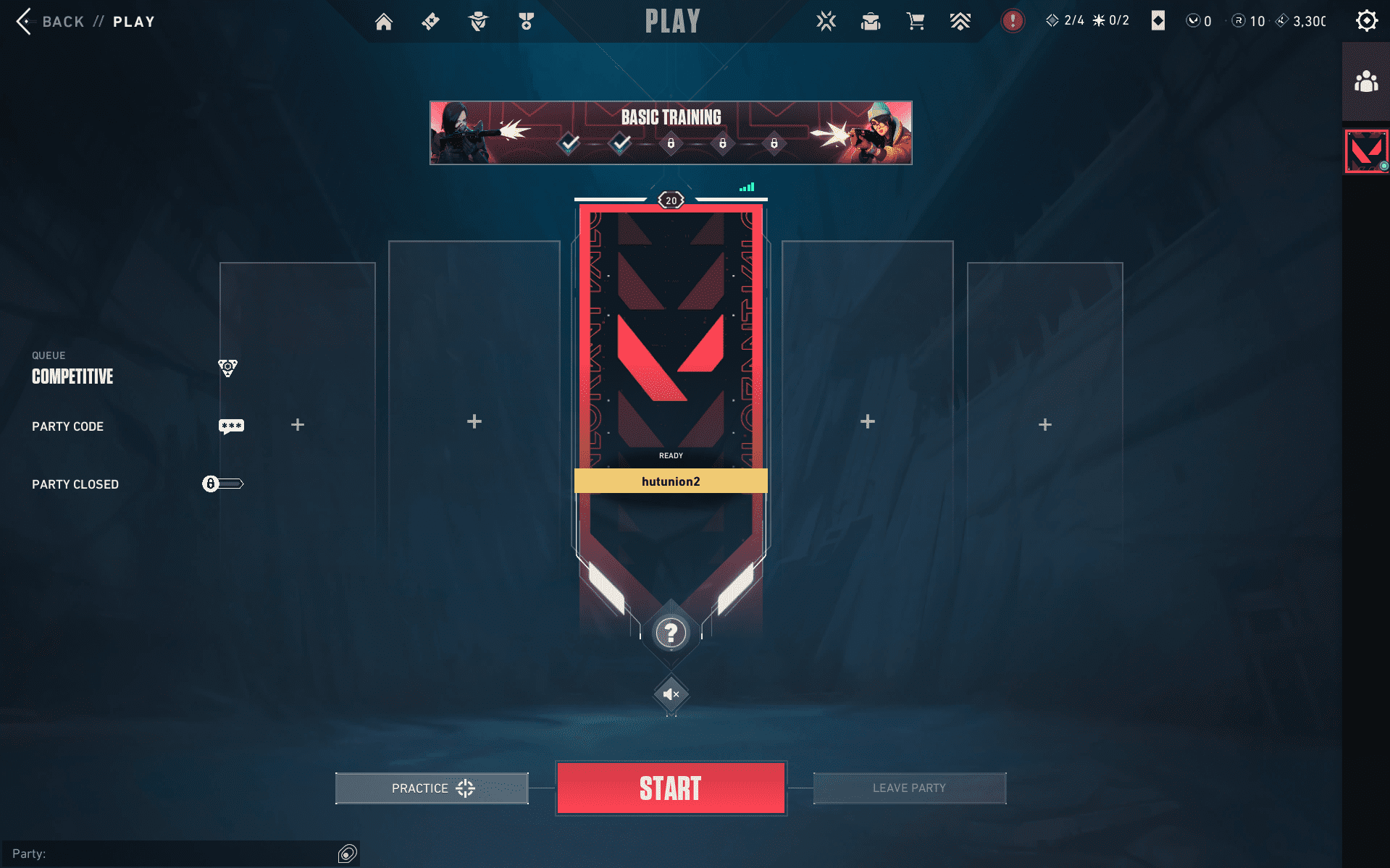
Task: Open the Collection briefcase icon
Action: pos(870,22)
